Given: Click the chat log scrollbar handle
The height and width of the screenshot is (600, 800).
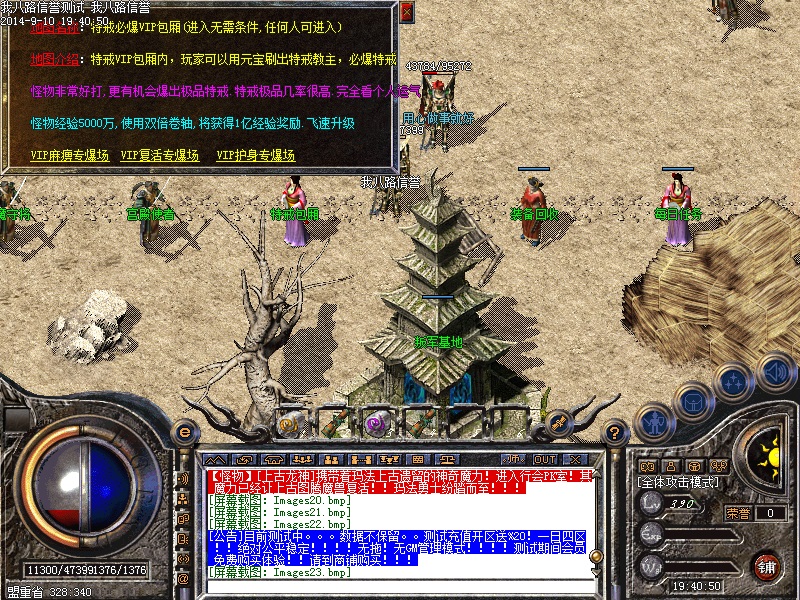Looking at the screenshot, I should click(597, 557).
